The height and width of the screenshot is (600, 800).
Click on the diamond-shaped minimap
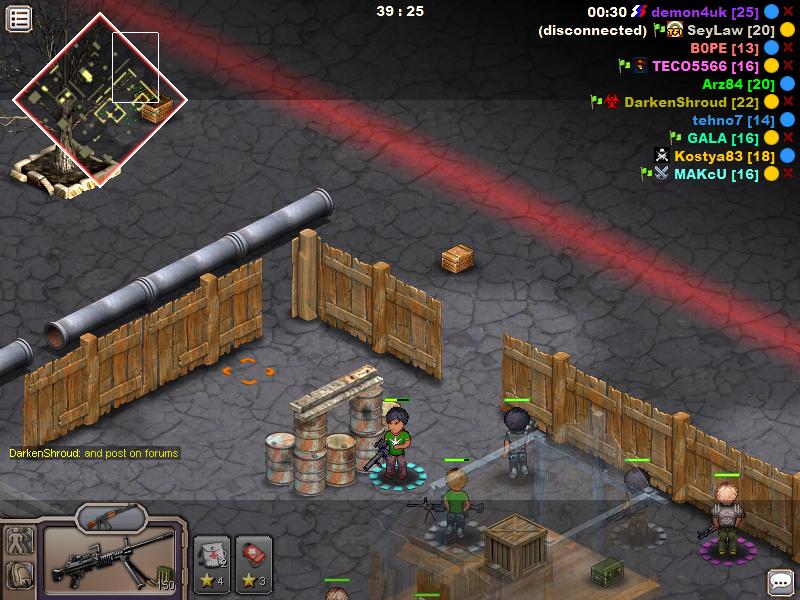[x=98, y=100]
